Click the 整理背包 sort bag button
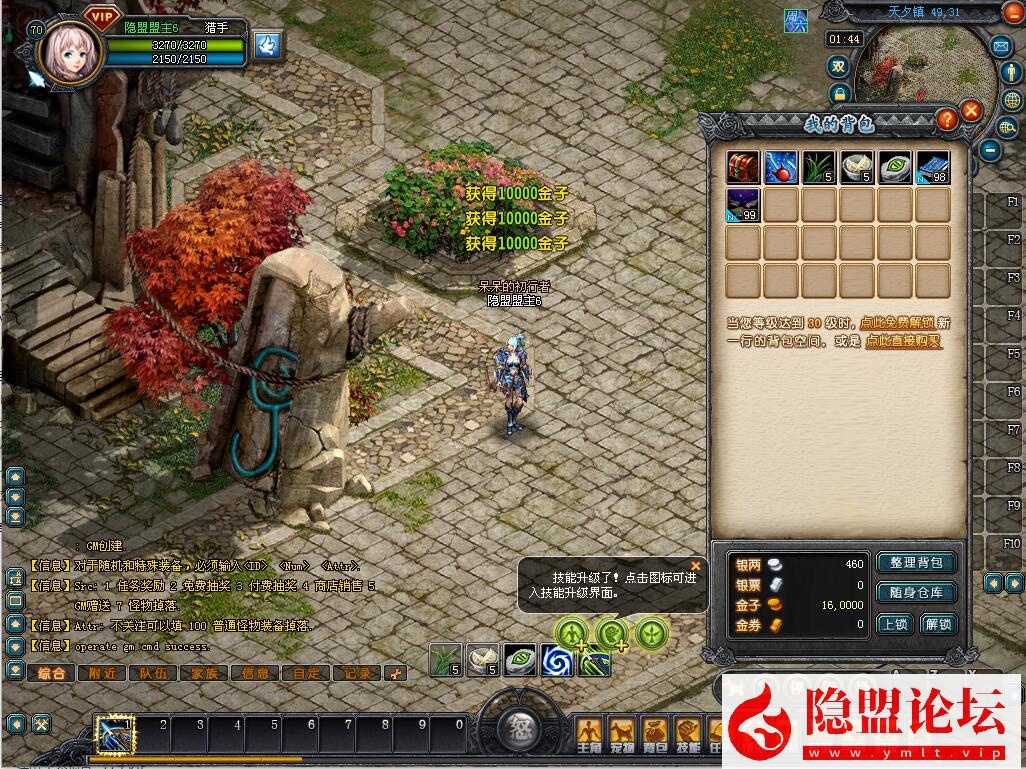Image resolution: width=1026 pixels, height=769 pixels. (x=916, y=563)
